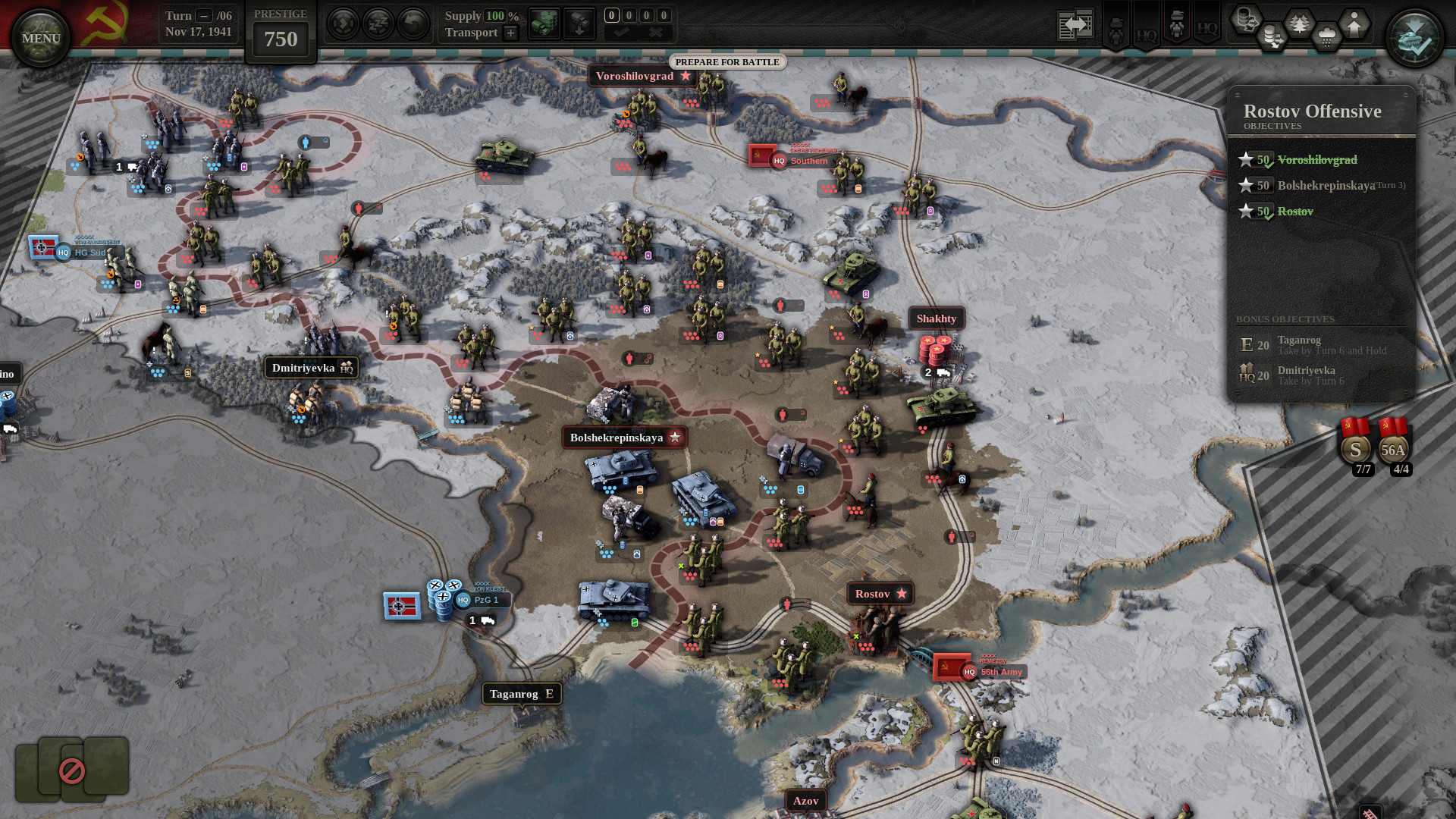Click the blocked cards icon bottom-left
The width and height of the screenshot is (1456, 819).
pyautogui.click(x=71, y=771)
